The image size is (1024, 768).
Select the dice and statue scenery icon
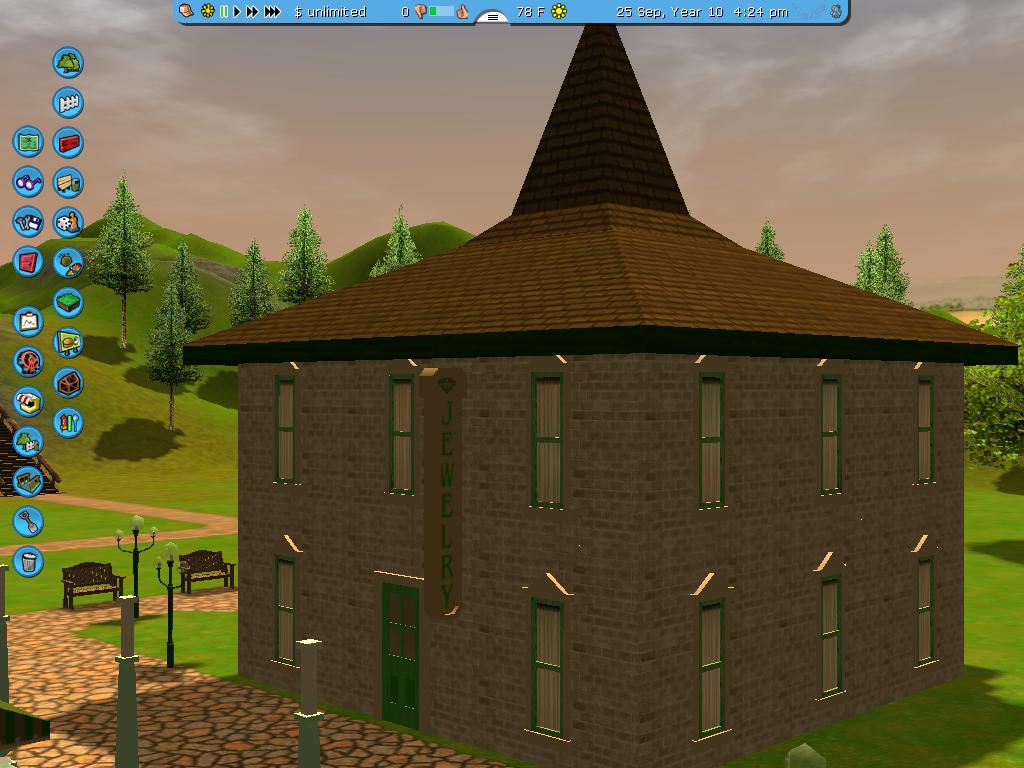tap(68, 222)
